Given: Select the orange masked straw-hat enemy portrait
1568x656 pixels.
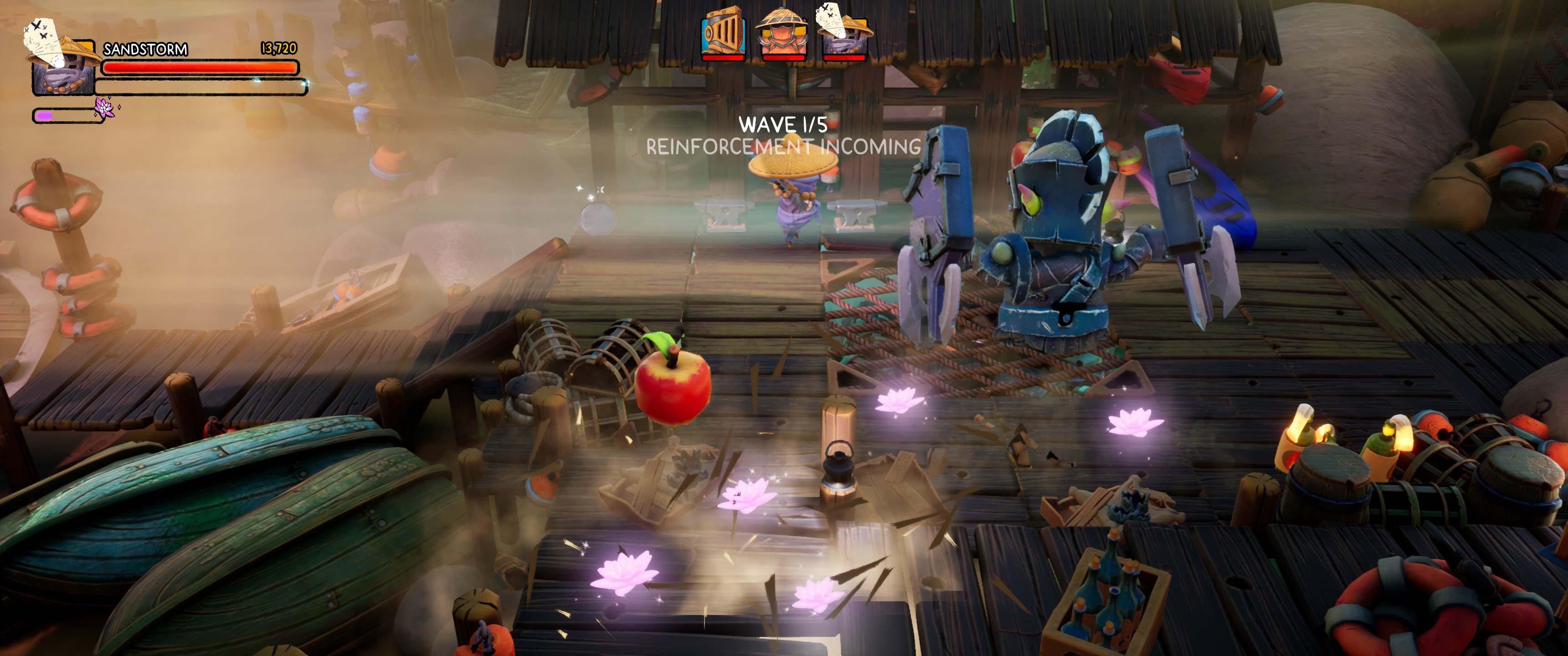Looking at the screenshot, I should (782, 32).
